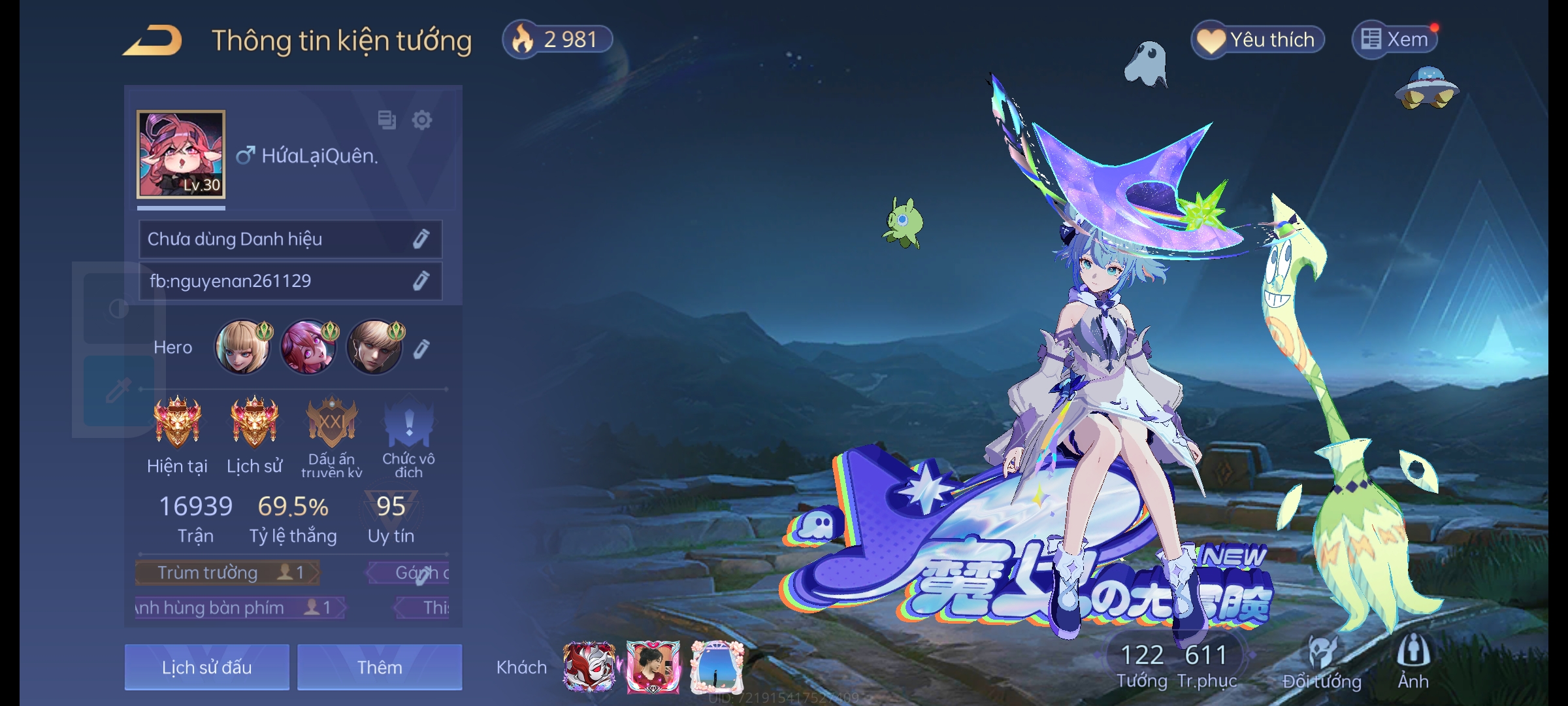Edit the fb:nguyenan261129 signature field
The height and width of the screenshot is (706, 1568).
point(421,281)
